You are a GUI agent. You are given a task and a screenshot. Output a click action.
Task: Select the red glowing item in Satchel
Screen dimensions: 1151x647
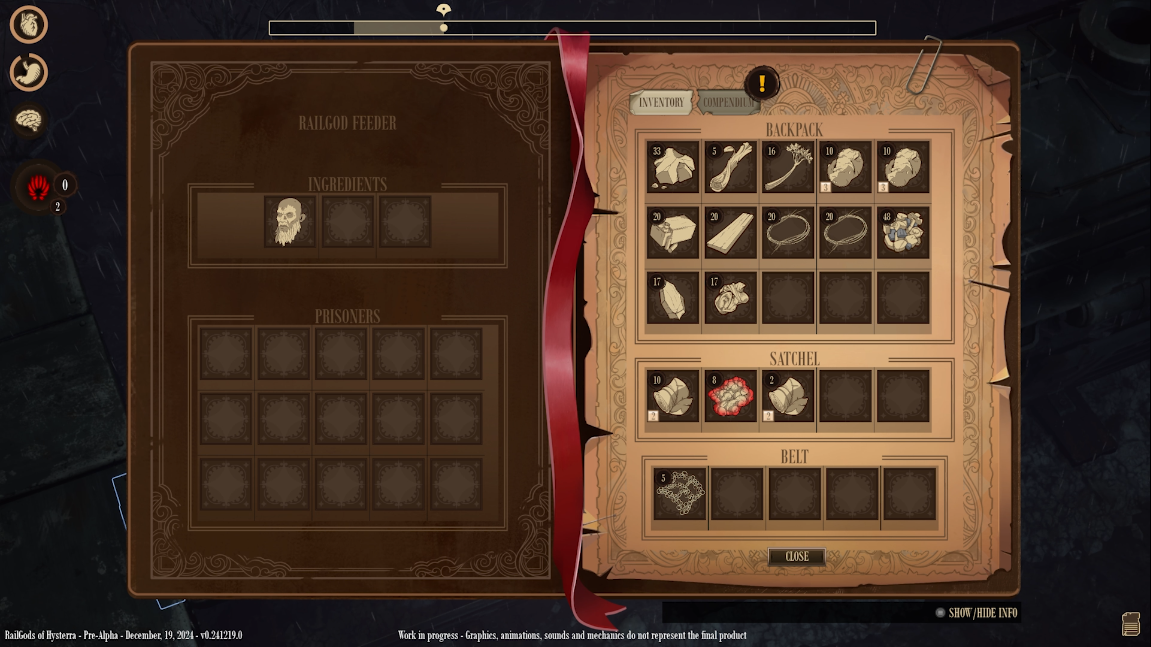coord(730,396)
